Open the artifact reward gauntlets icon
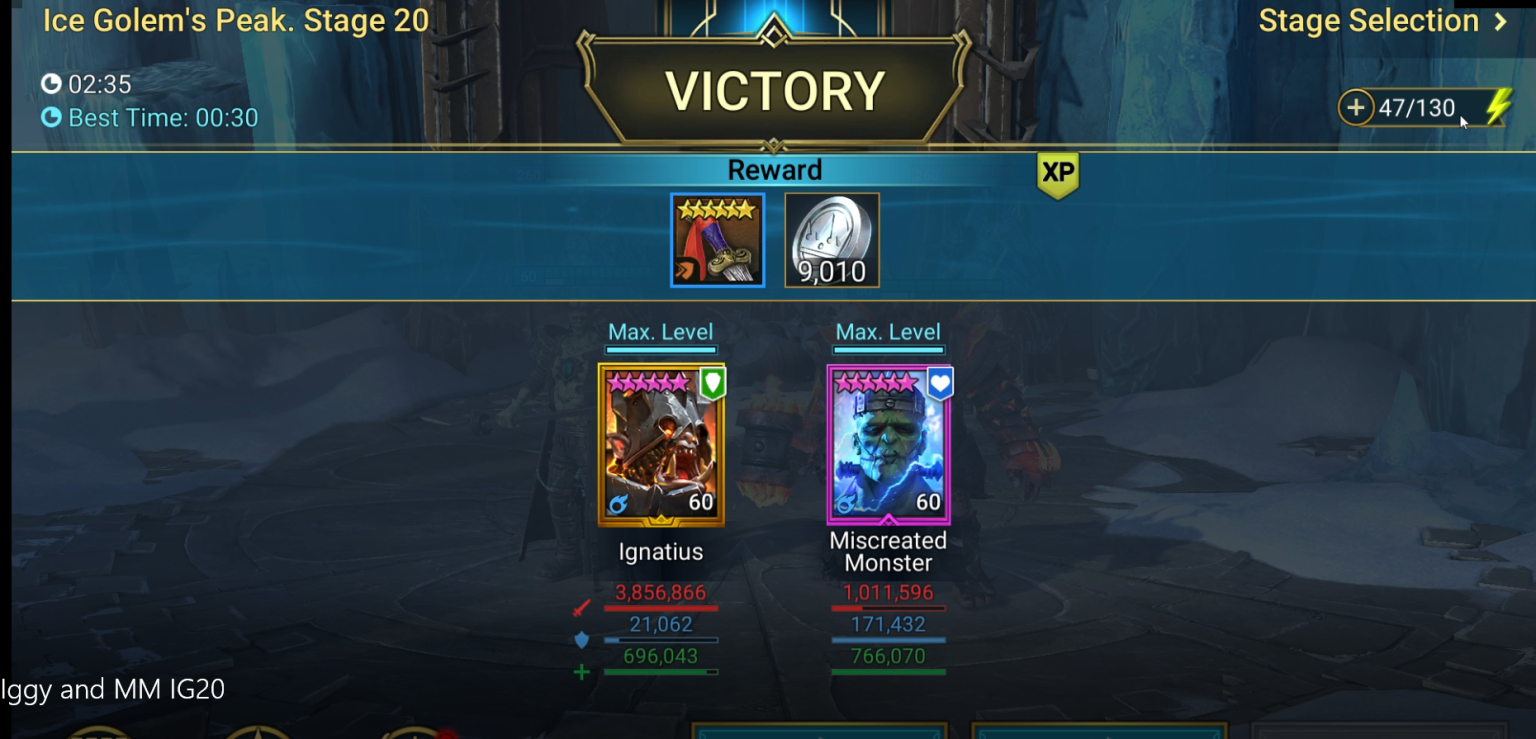 coord(716,240)
